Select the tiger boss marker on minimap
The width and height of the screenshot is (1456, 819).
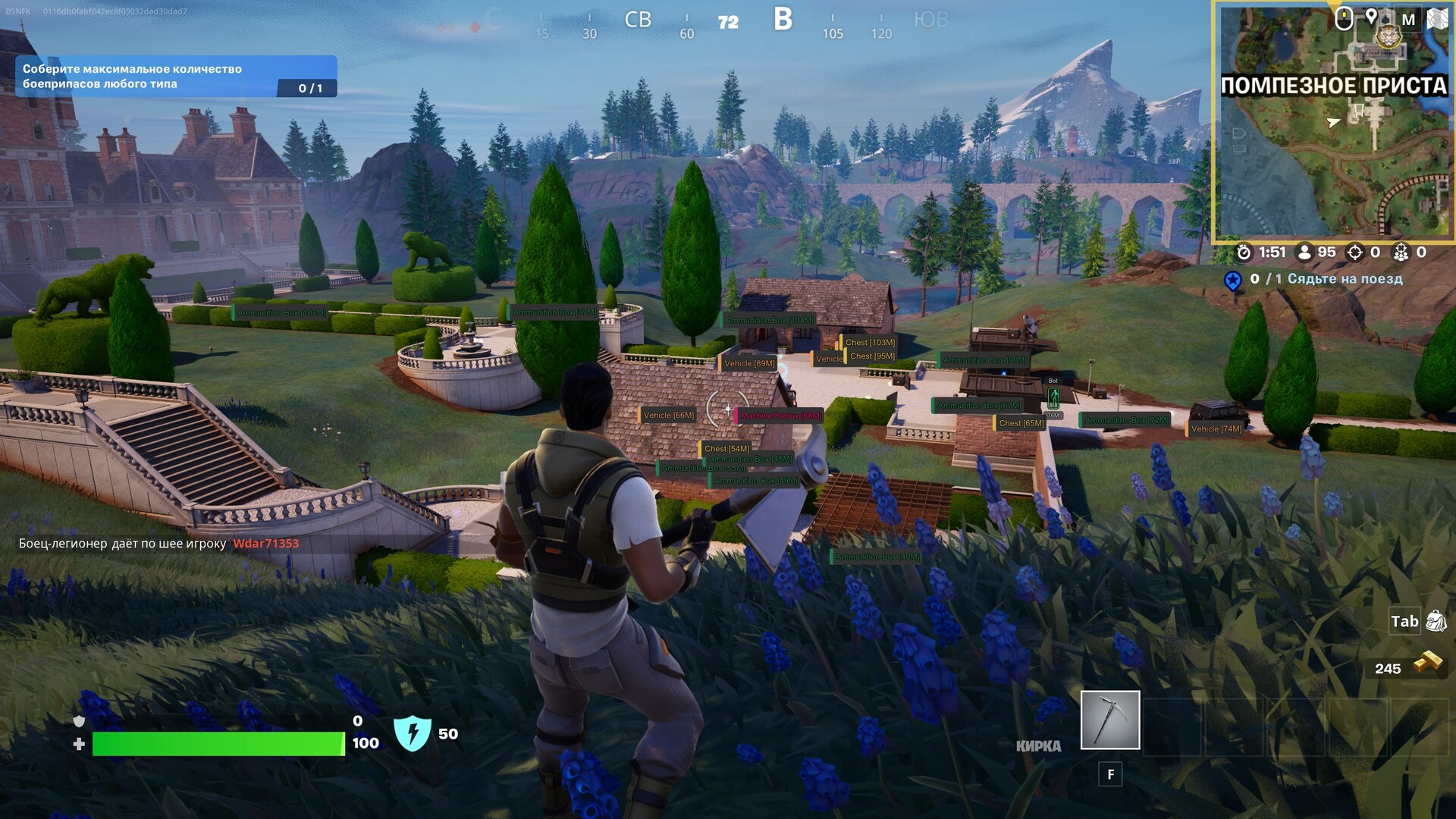pyautogui.click(x=1389, y=36)
